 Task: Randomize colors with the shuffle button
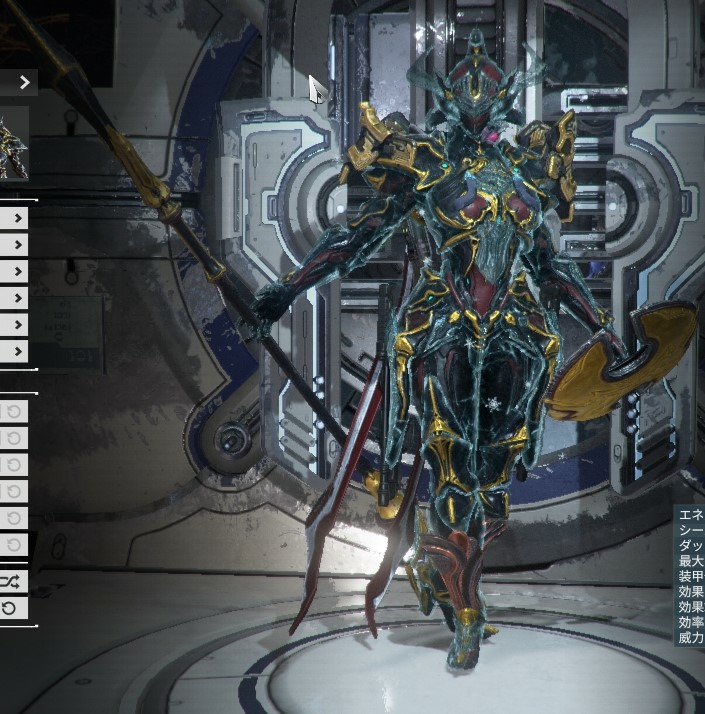11,580
